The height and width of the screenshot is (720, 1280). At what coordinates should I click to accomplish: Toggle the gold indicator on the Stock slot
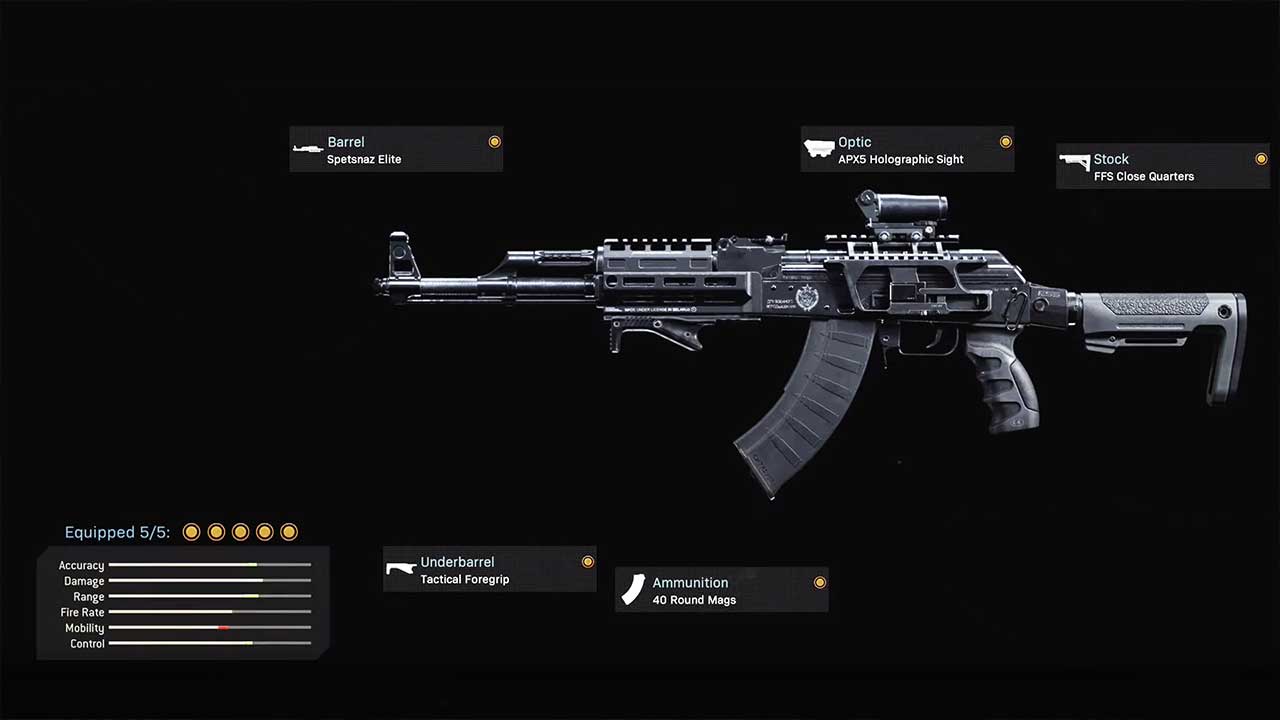(1260, 158)
